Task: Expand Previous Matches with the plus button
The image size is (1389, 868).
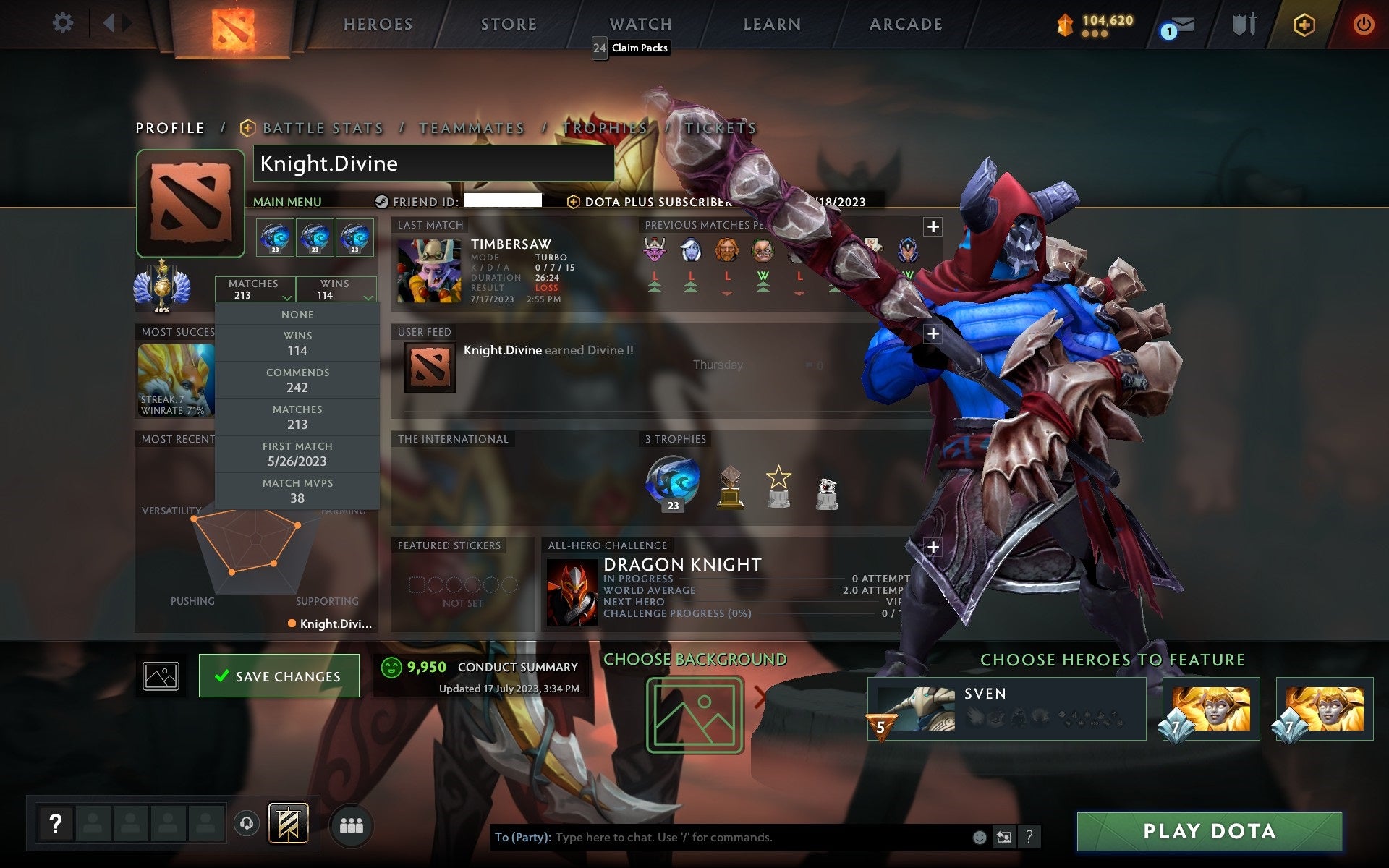Action: pos(932,226)
